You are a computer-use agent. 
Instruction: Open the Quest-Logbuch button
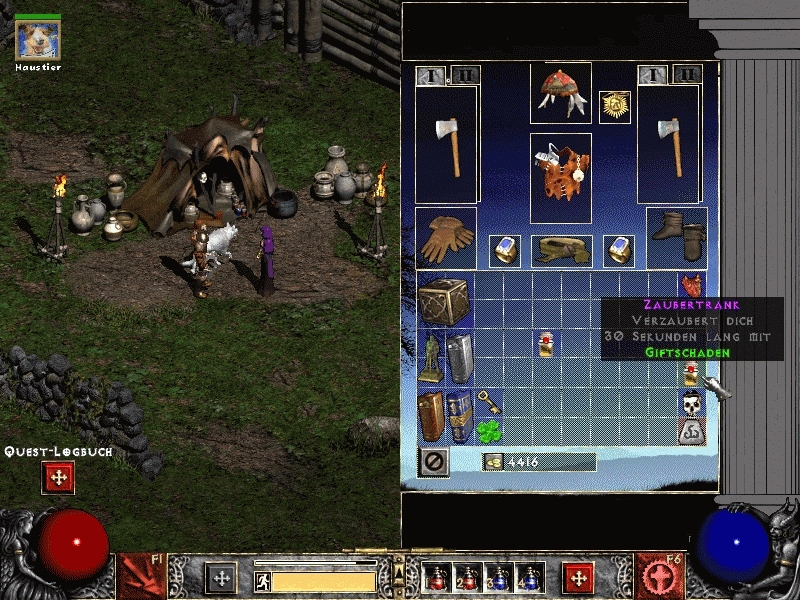(x=58, y=477)
